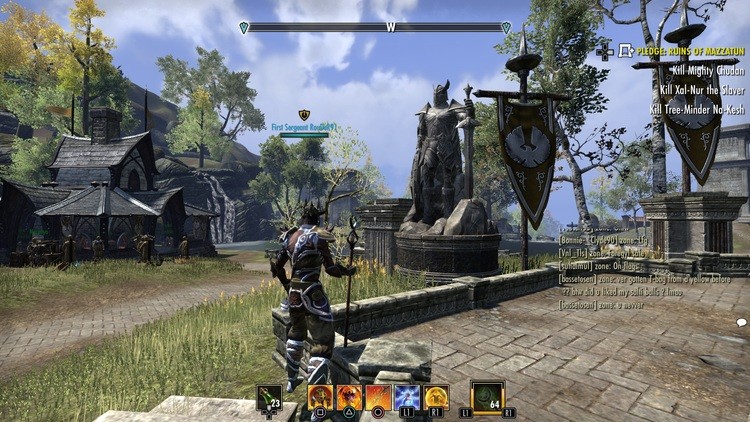Image resolution: width=750 pixels, height=422 pixels.
Task: Click the quest journal icon beside the pledge
Action: [626, 49]
